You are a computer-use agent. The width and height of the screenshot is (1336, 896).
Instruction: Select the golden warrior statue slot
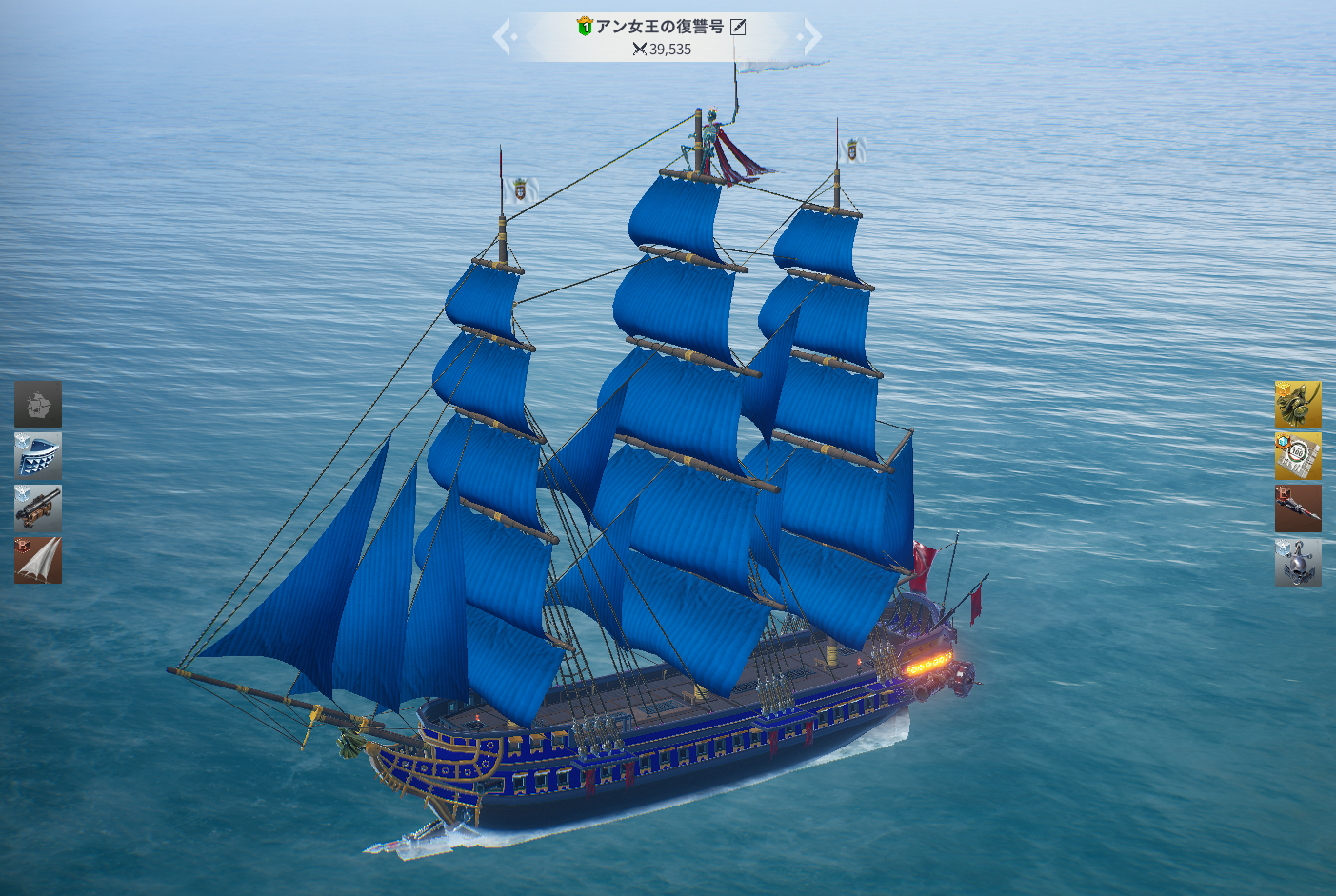click(x=1298, y=405)
